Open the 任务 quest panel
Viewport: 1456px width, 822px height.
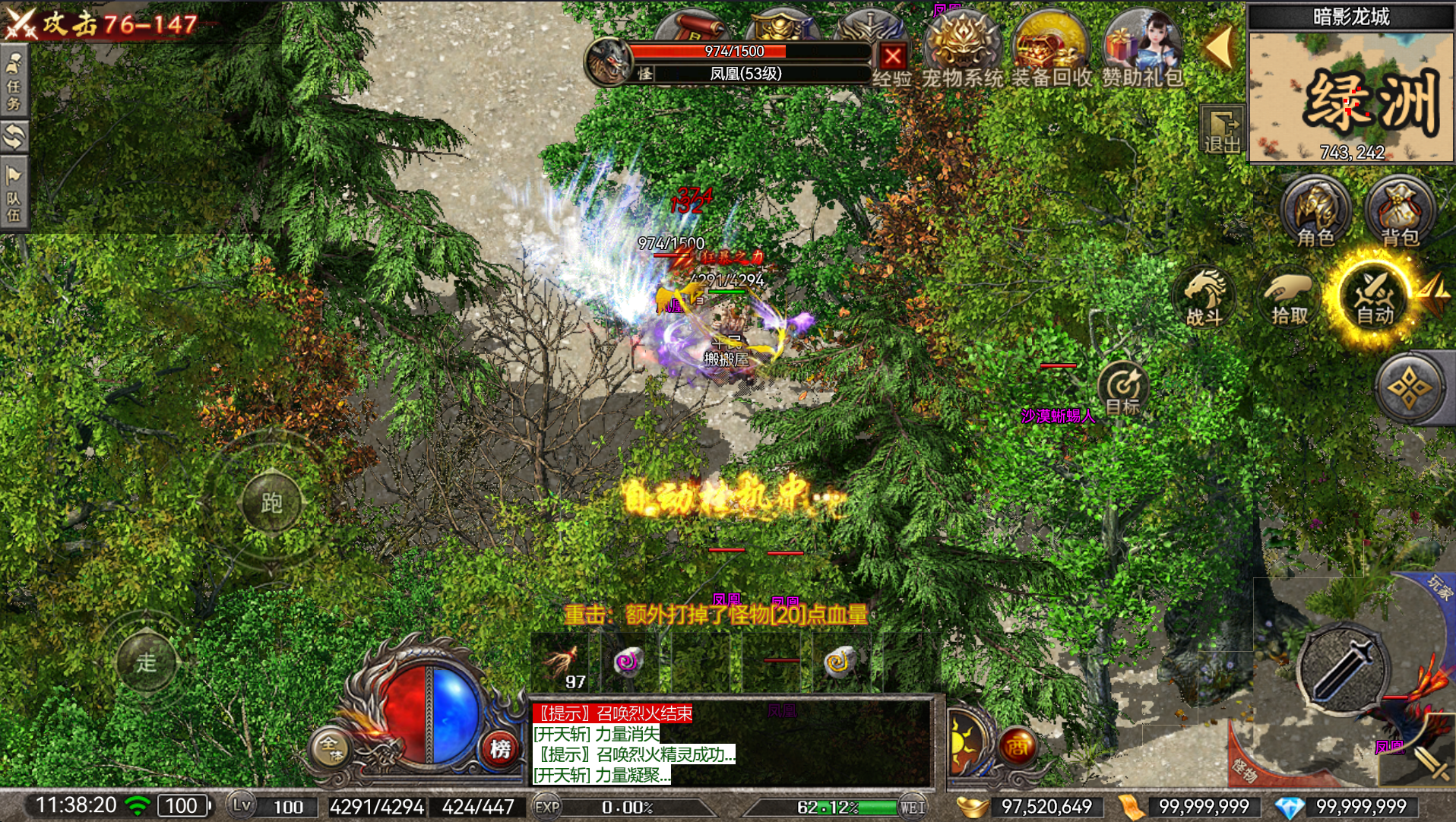14,81
